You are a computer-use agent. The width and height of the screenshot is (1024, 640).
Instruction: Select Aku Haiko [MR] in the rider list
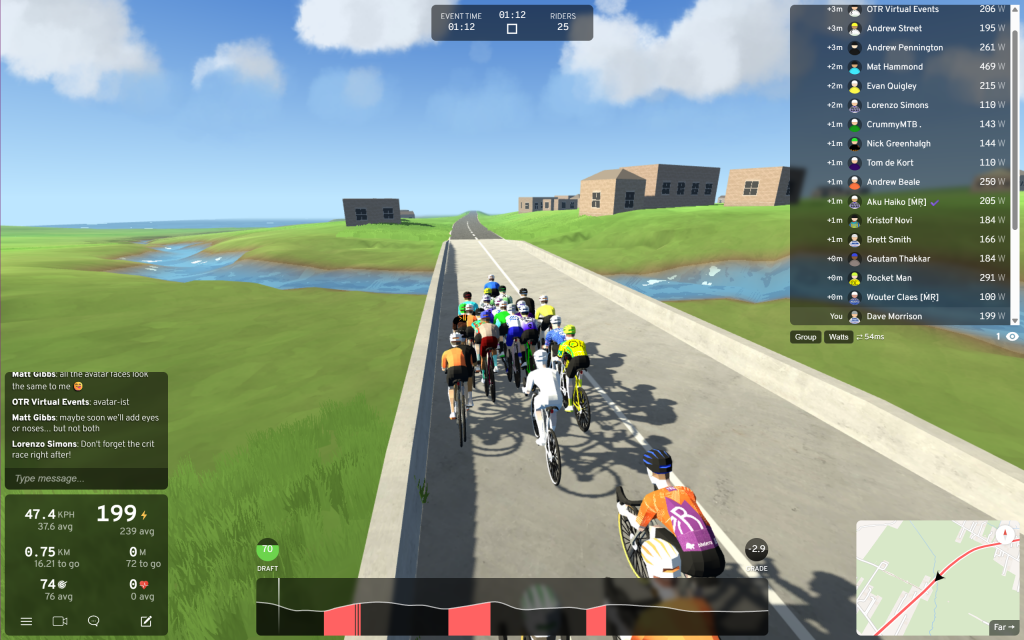point(896,201)
